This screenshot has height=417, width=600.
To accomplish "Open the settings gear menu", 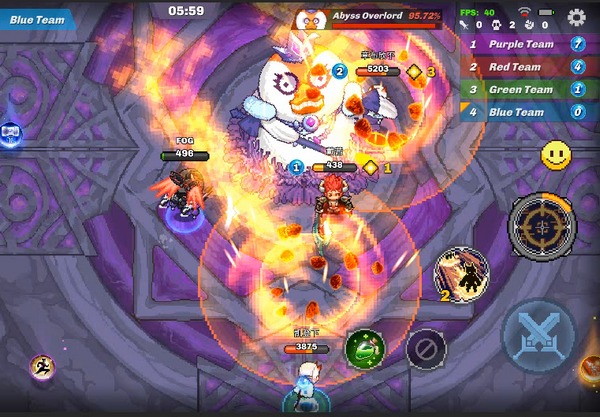I will tap(576, 17).
